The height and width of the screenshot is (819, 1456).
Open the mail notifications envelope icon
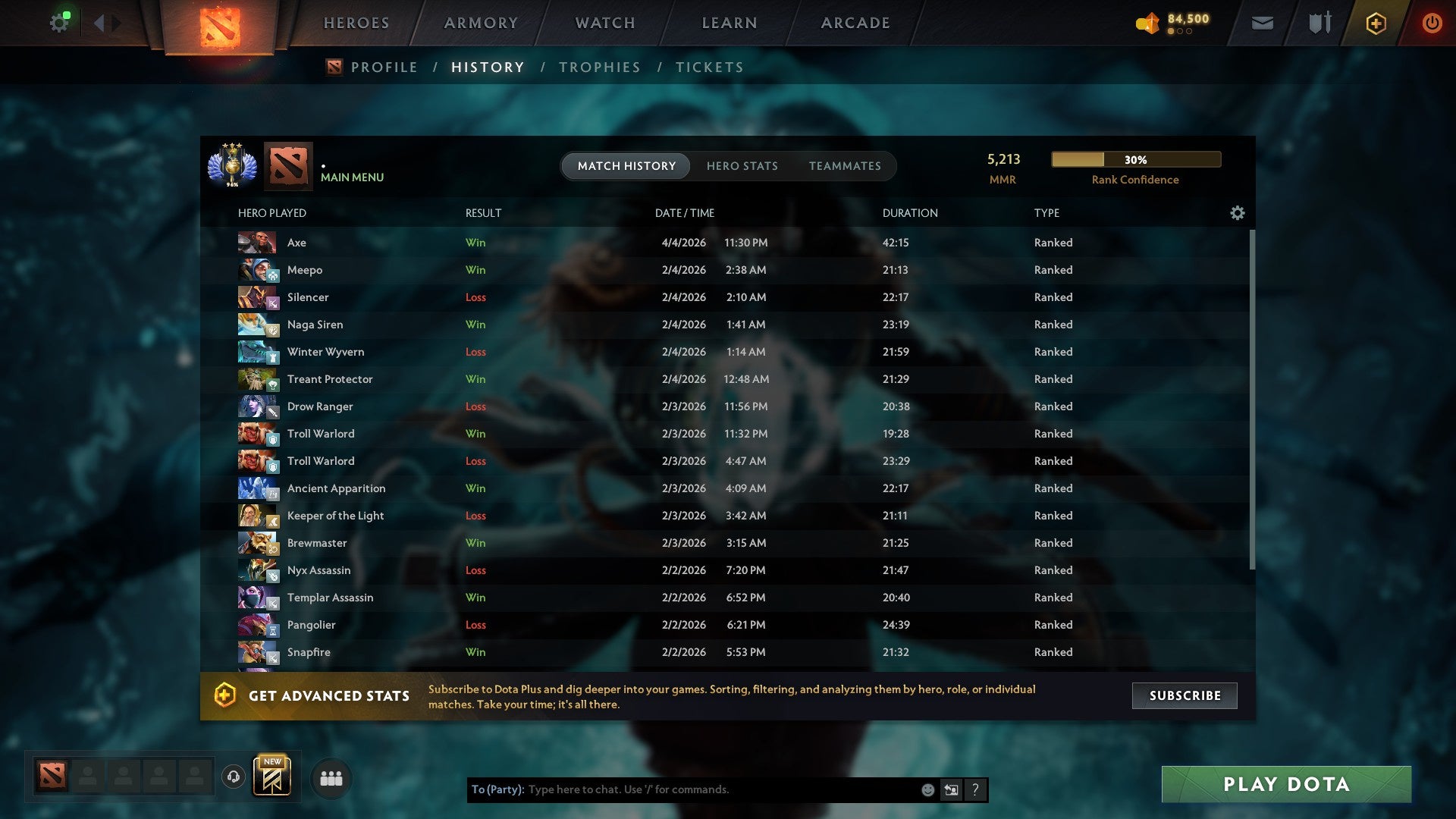point(1261,23)
